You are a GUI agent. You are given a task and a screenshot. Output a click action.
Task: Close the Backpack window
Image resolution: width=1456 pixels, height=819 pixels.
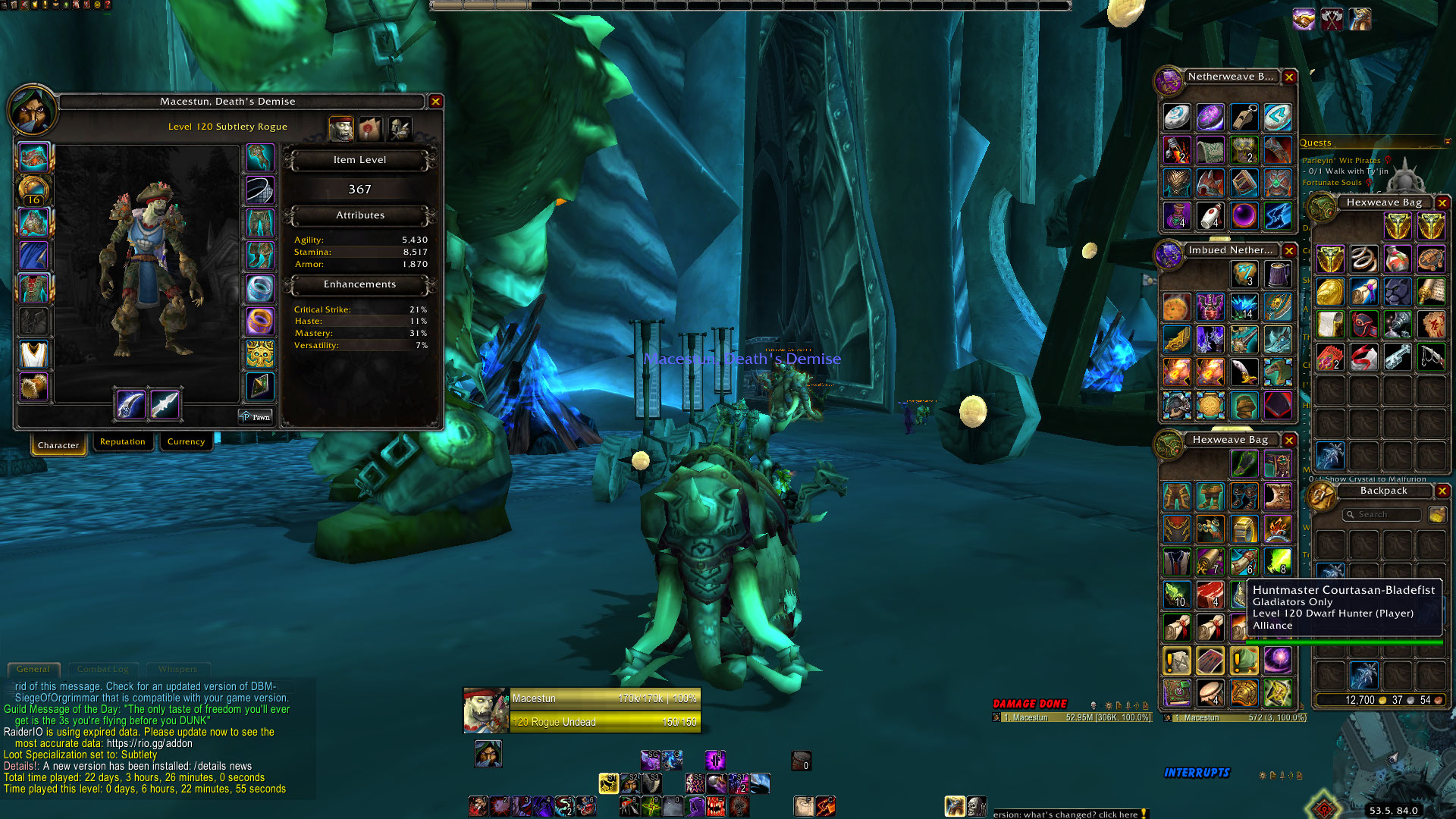tap(1442, 491)
